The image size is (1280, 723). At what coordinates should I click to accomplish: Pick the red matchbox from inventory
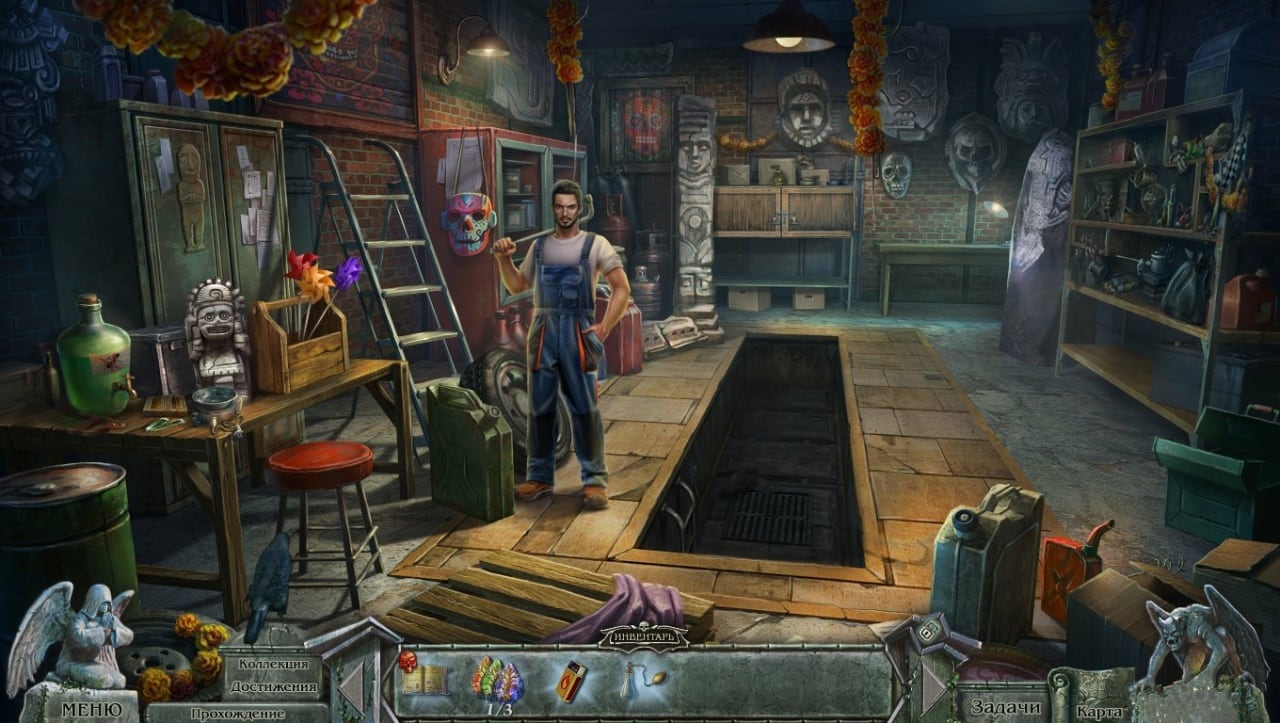[x=571, y=680]
